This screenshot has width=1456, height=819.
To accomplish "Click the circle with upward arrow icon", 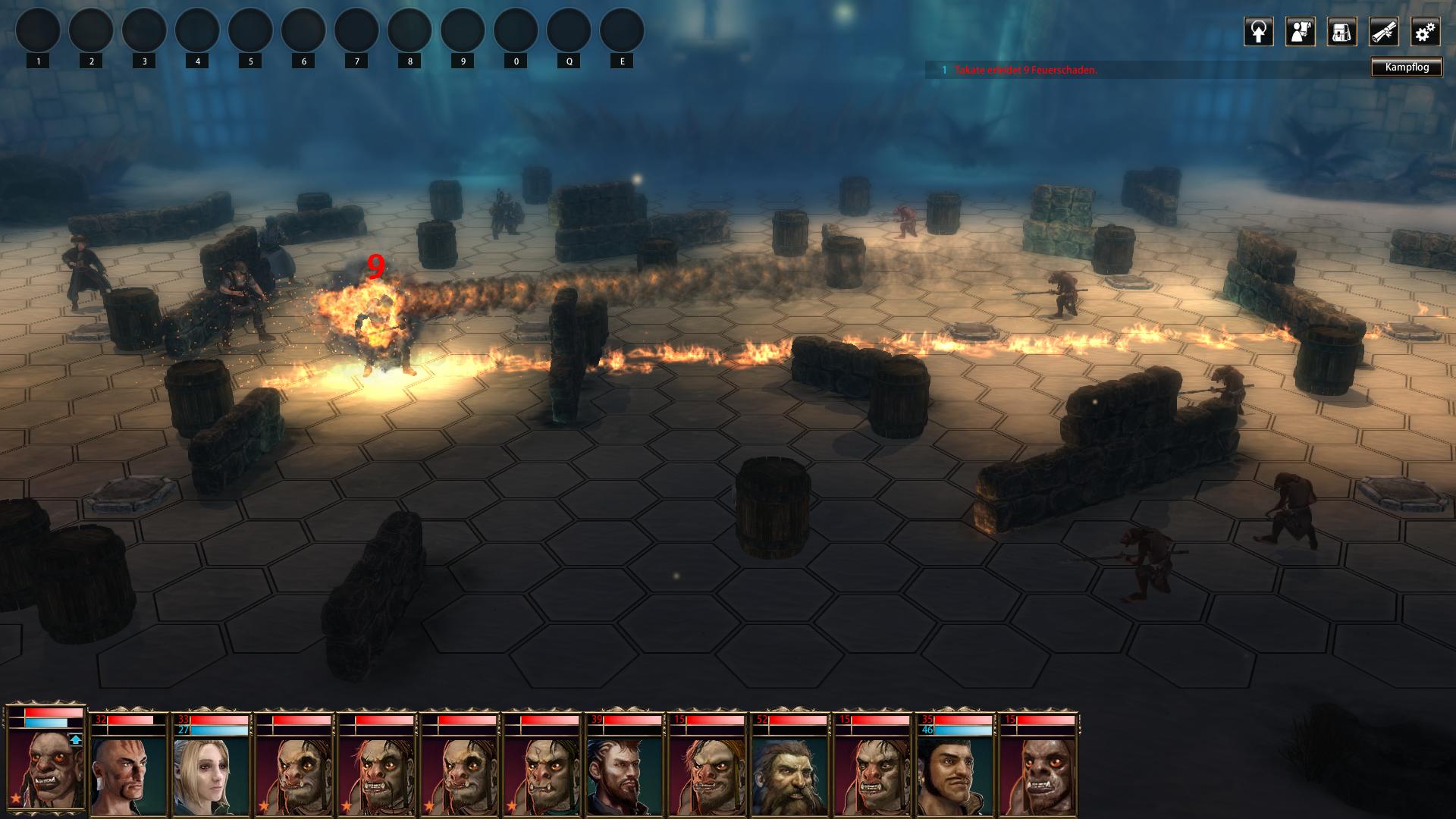I will [x=1258, y=32].
